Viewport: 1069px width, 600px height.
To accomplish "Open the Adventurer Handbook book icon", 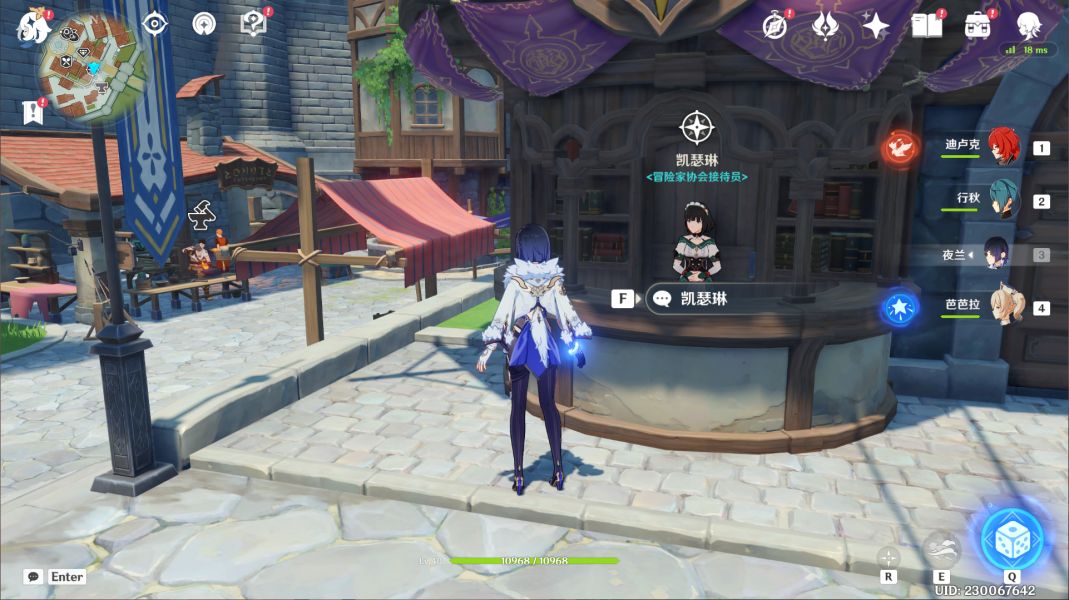I will pos(927,26).
